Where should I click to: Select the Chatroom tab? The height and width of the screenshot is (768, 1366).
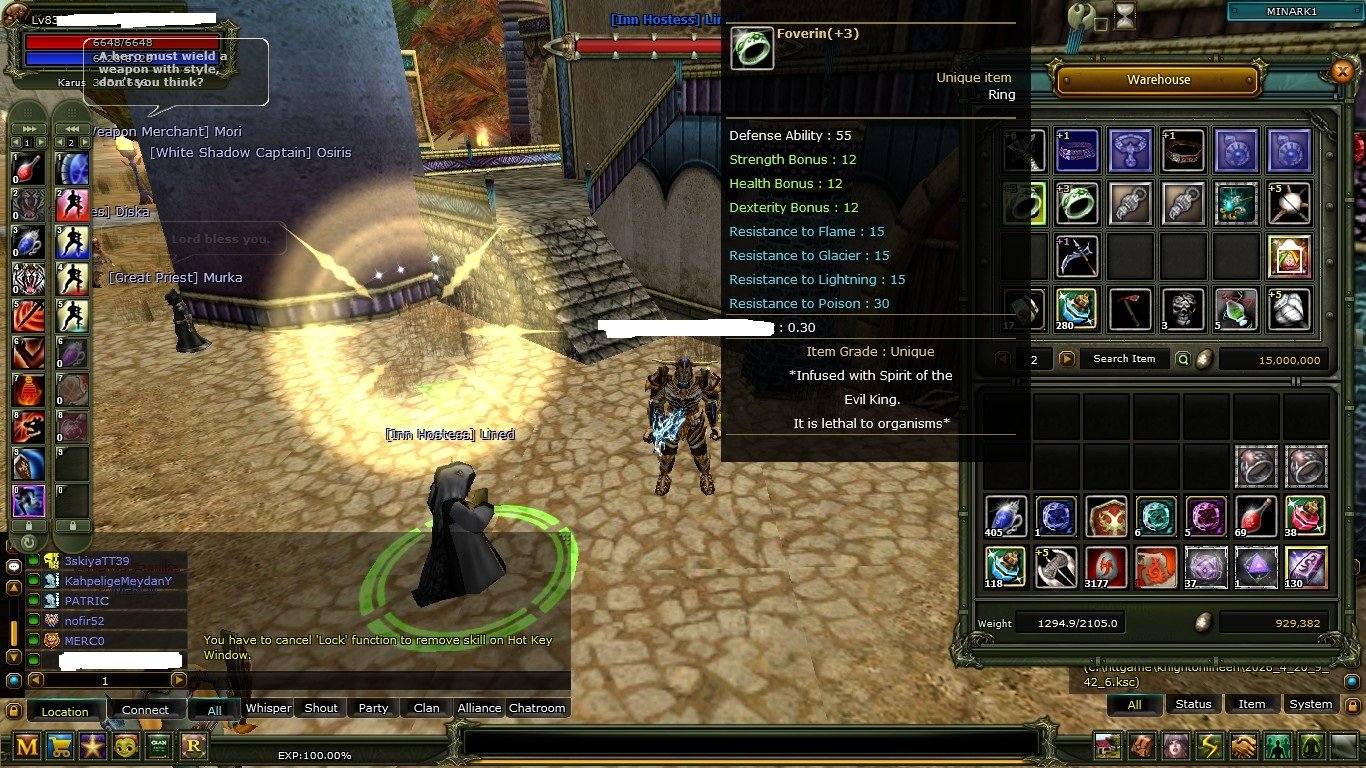tap(537, 708)
